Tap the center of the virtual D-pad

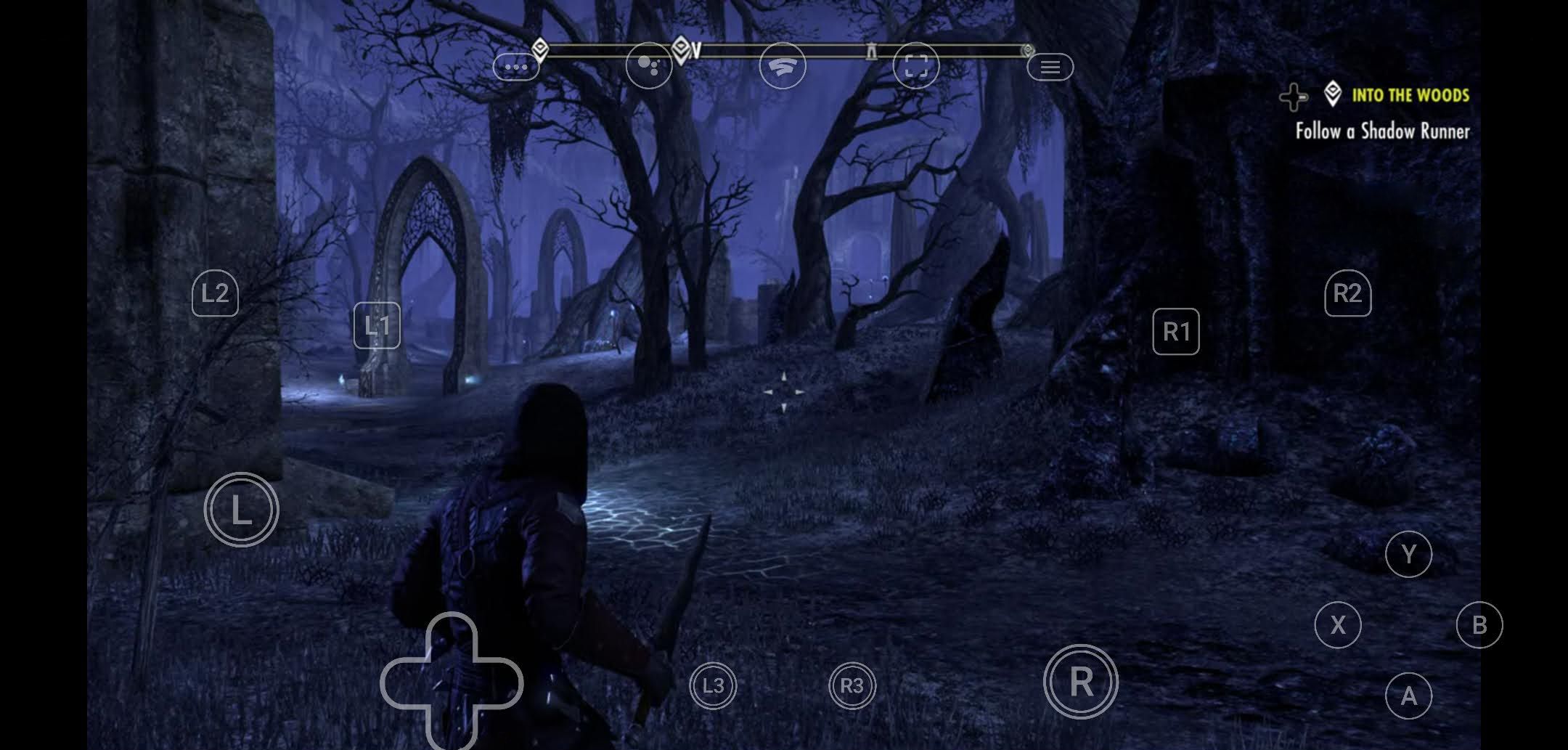(x=452, y=682)
